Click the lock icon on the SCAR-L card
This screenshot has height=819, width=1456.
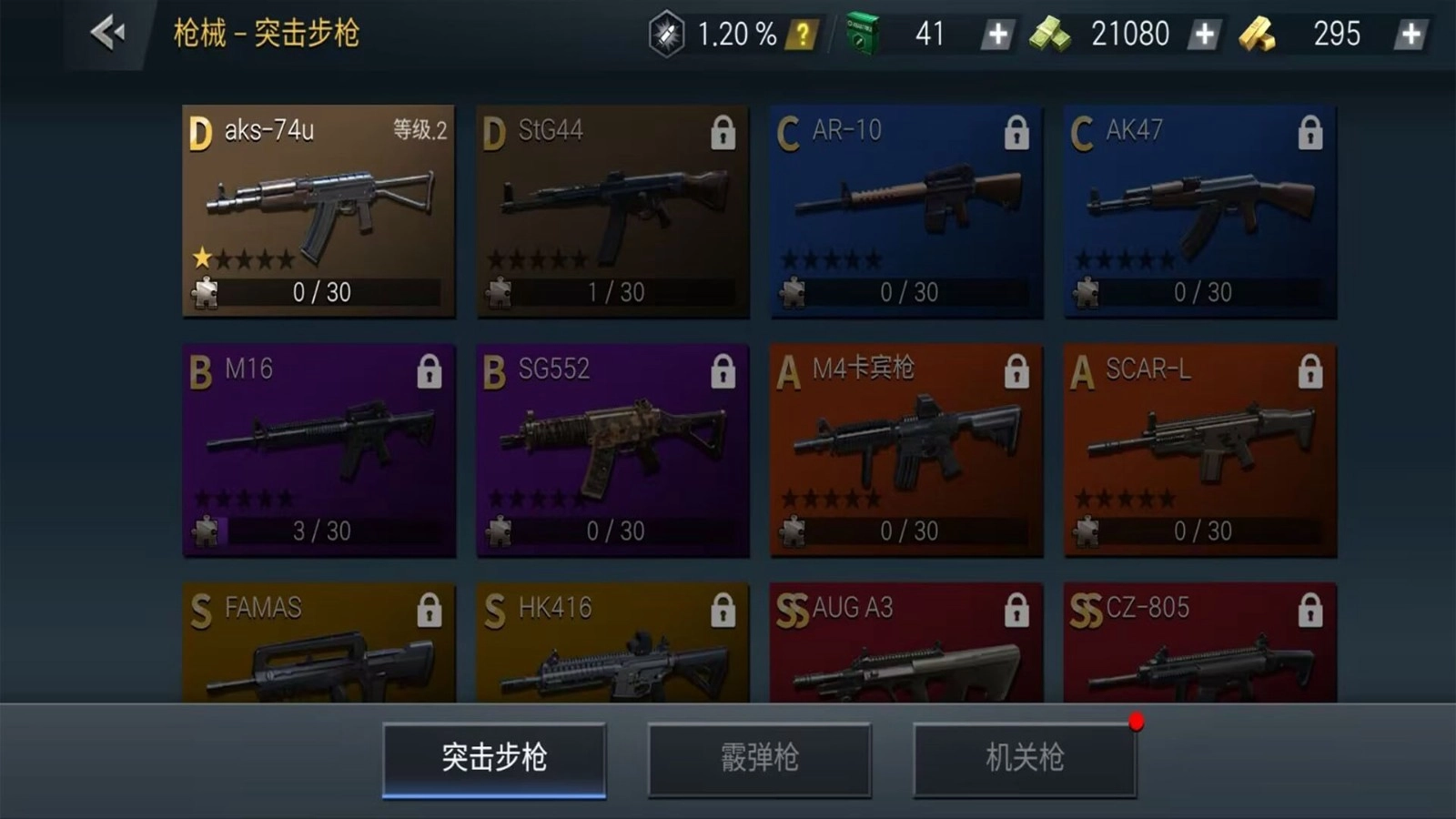[1310, 371]
